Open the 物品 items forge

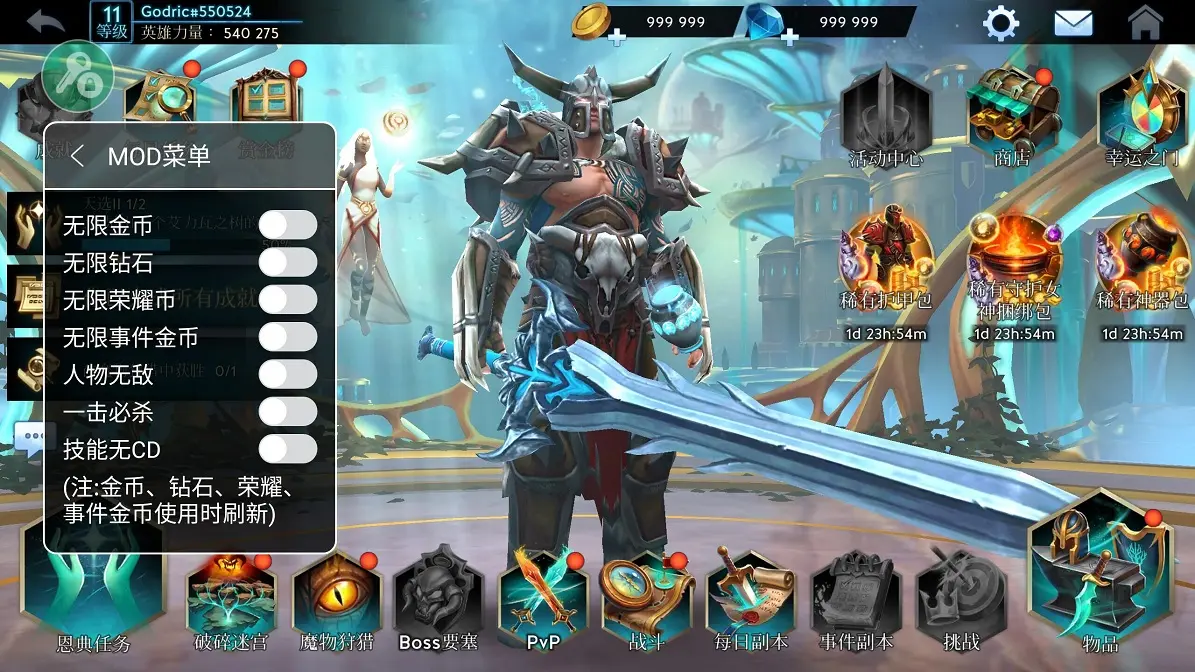click(x=1099, y=575)
